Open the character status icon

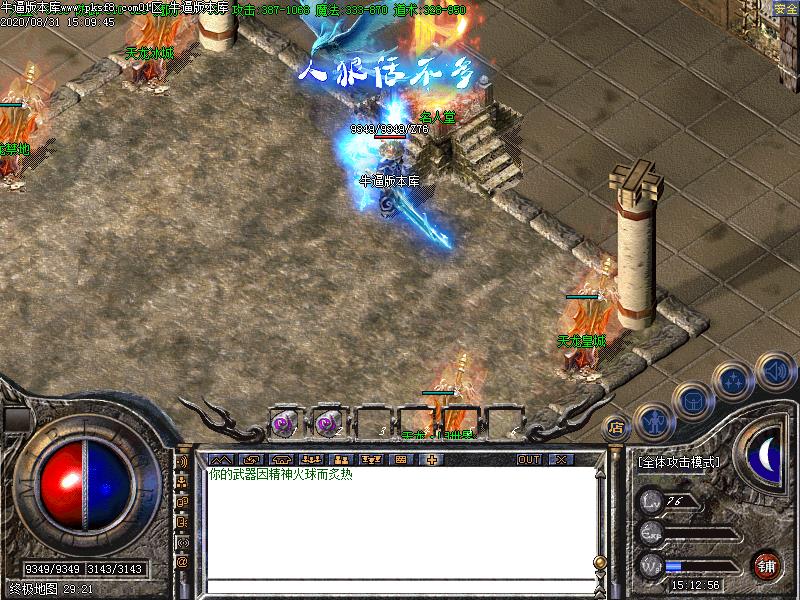[x=652, y=420]
